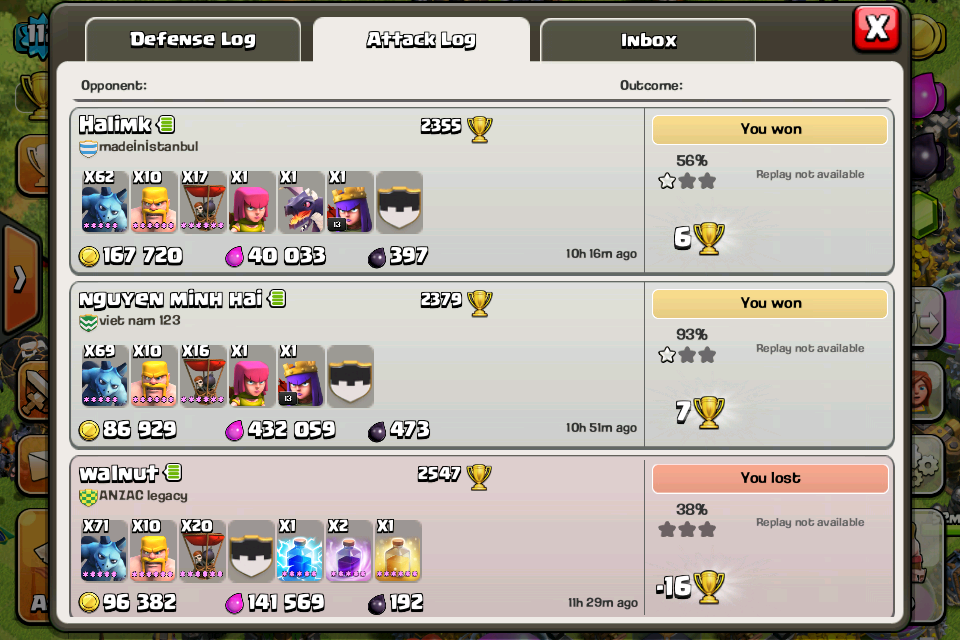Switch to the Defense Log tab
960x640 pixels.
coord(193,40)
